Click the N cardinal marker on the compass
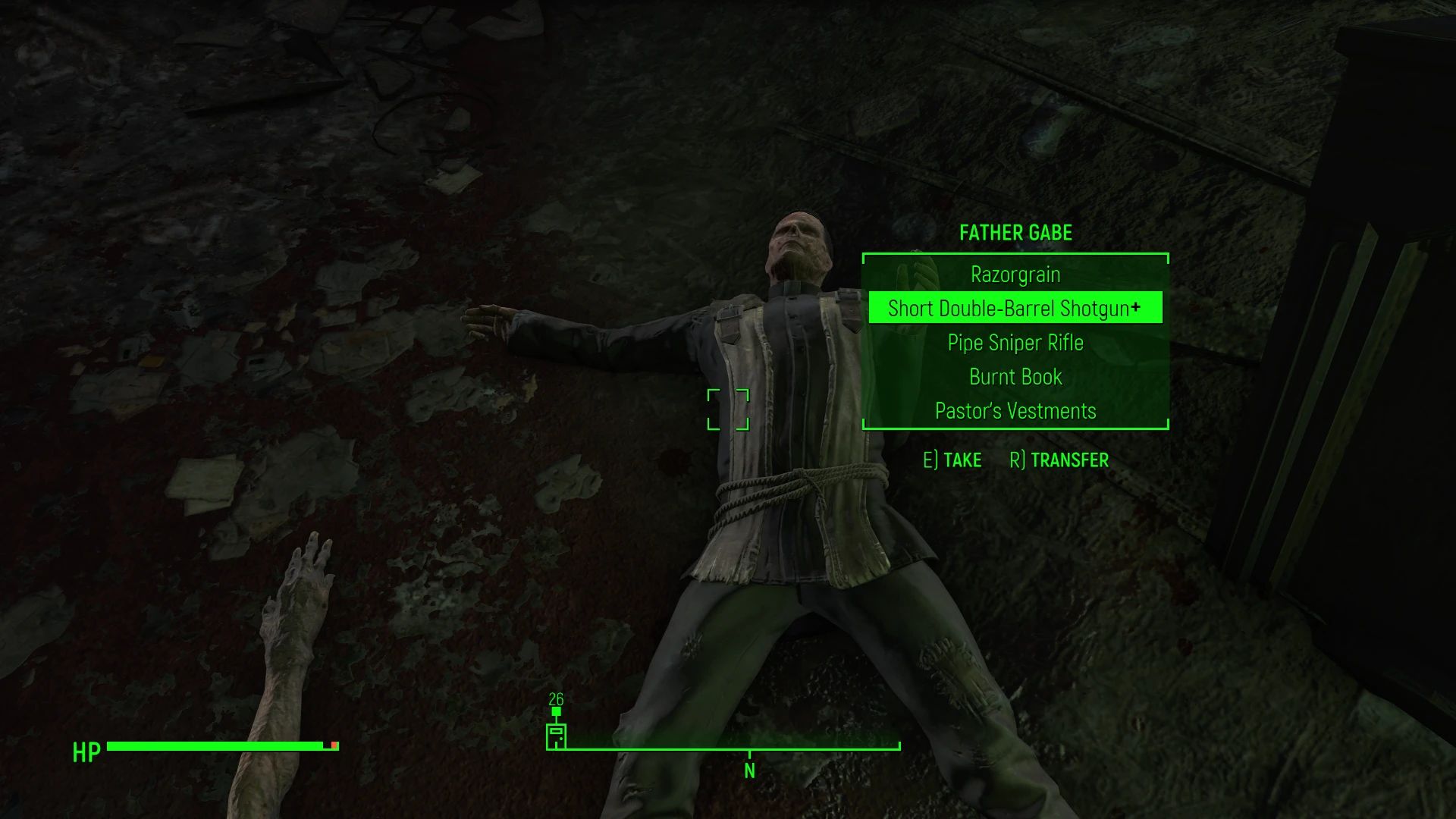Viewport: 1456px width, 819px height. coord(749,770)
